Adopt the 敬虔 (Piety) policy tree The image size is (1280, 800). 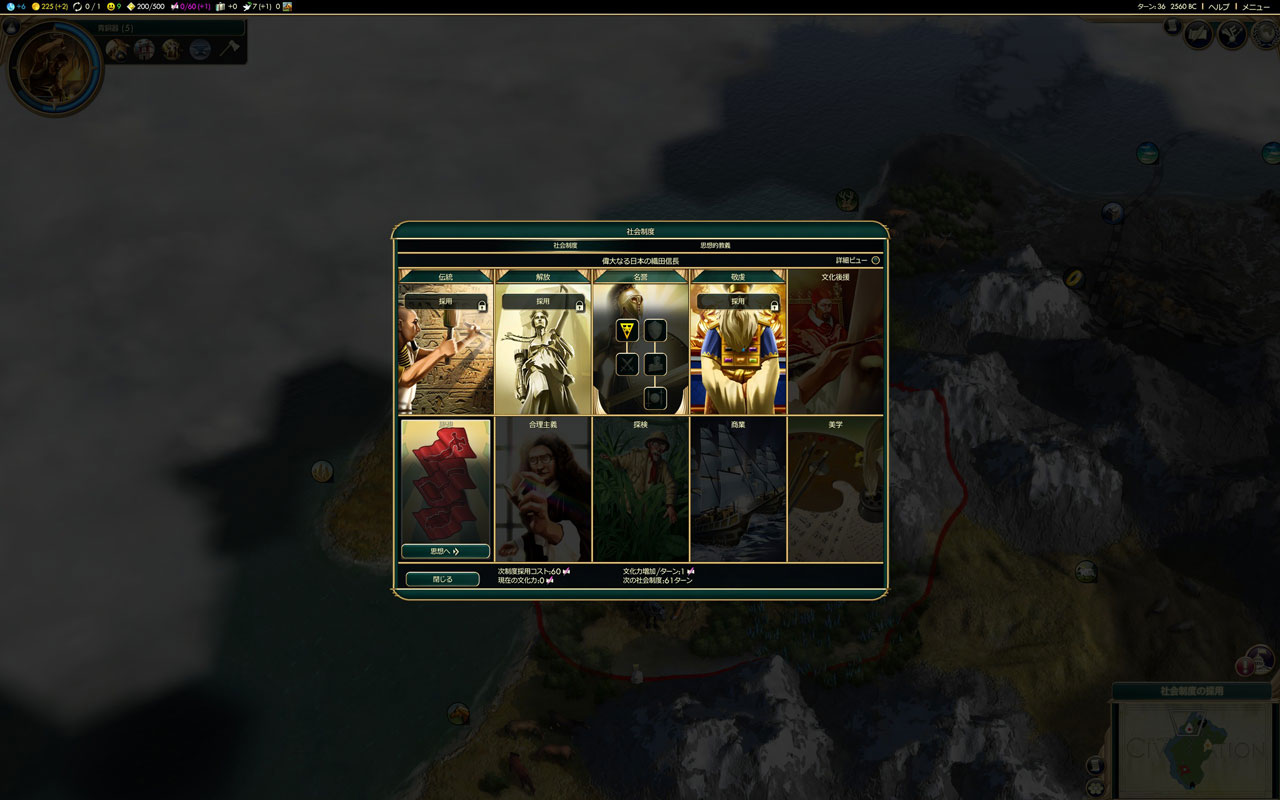738,301
